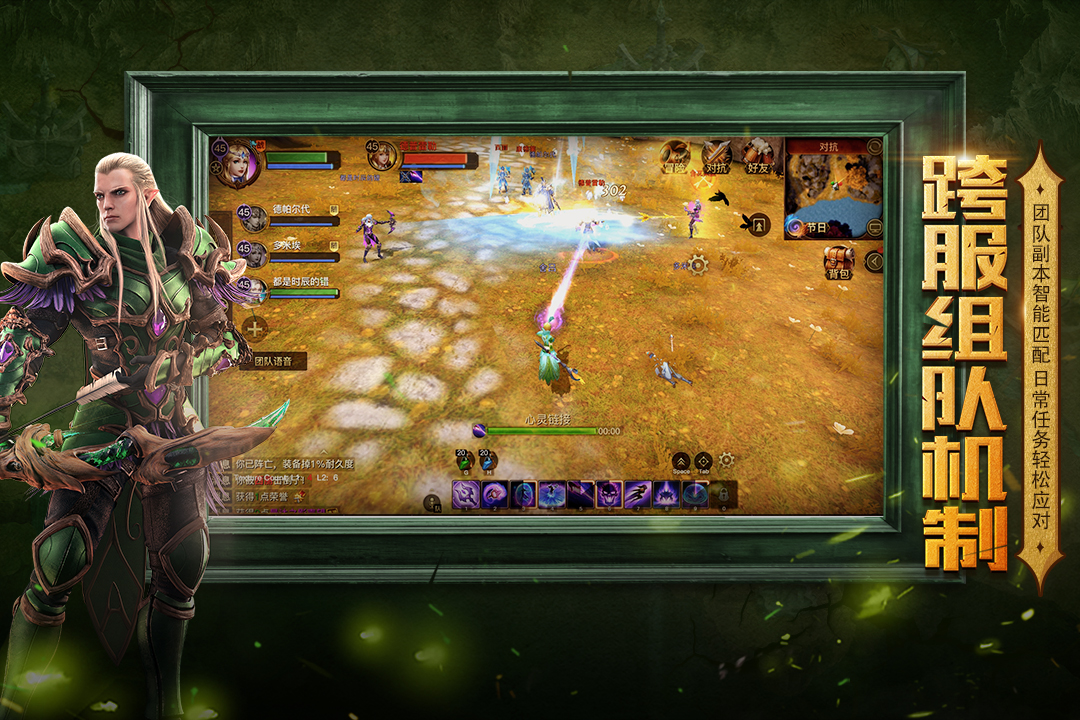Use the green potion with count 20

[x=463, y=461]
